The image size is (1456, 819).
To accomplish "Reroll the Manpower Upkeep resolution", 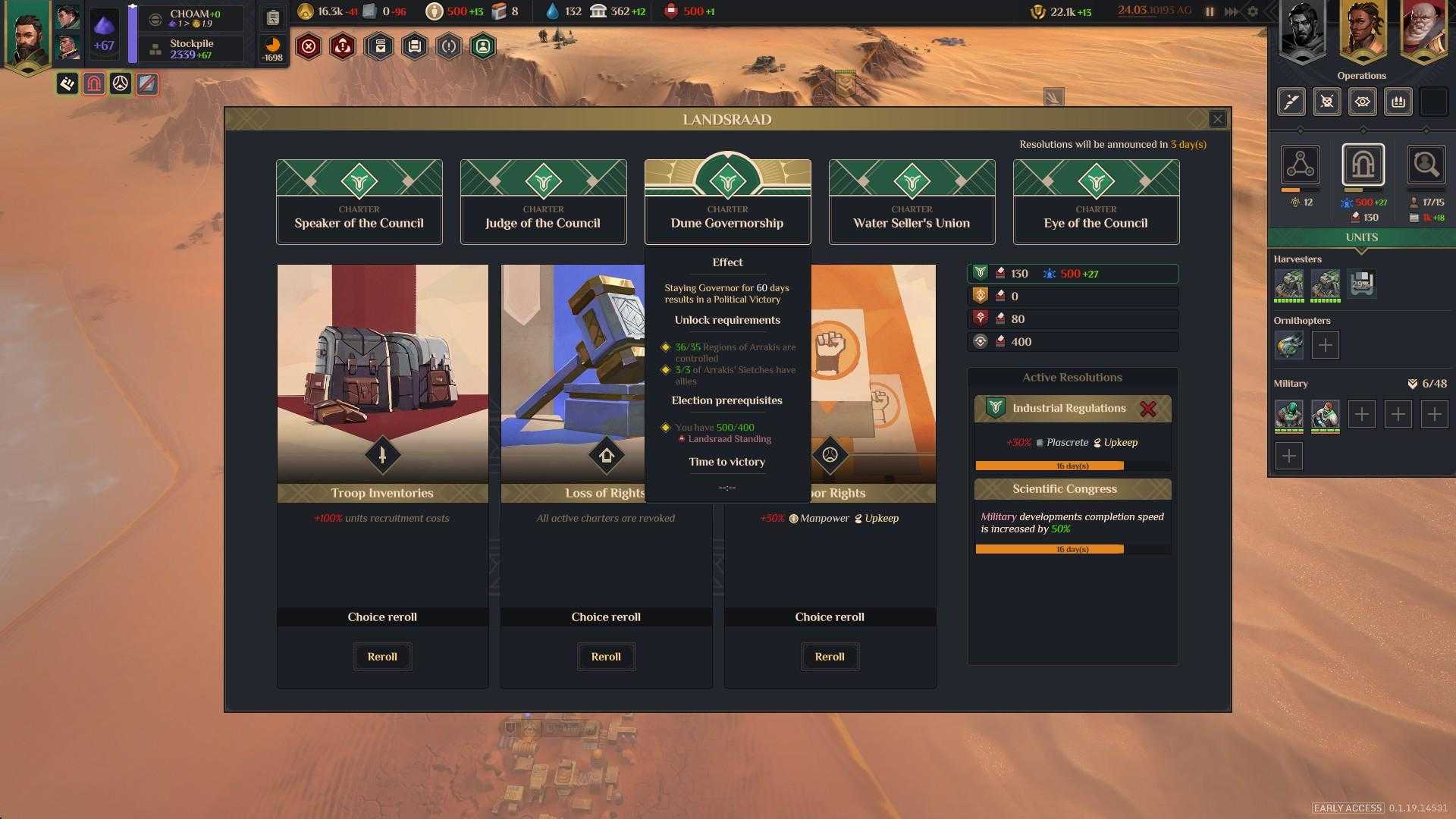I will click(x=830, y=657).
